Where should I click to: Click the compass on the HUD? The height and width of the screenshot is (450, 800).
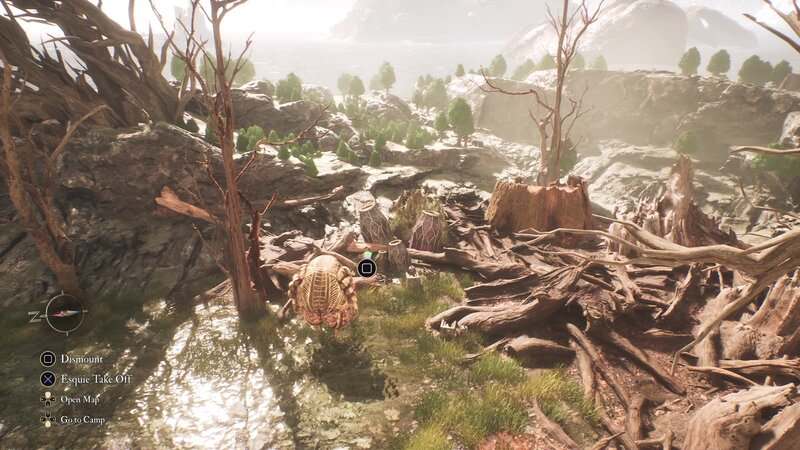tap(64, 313)
